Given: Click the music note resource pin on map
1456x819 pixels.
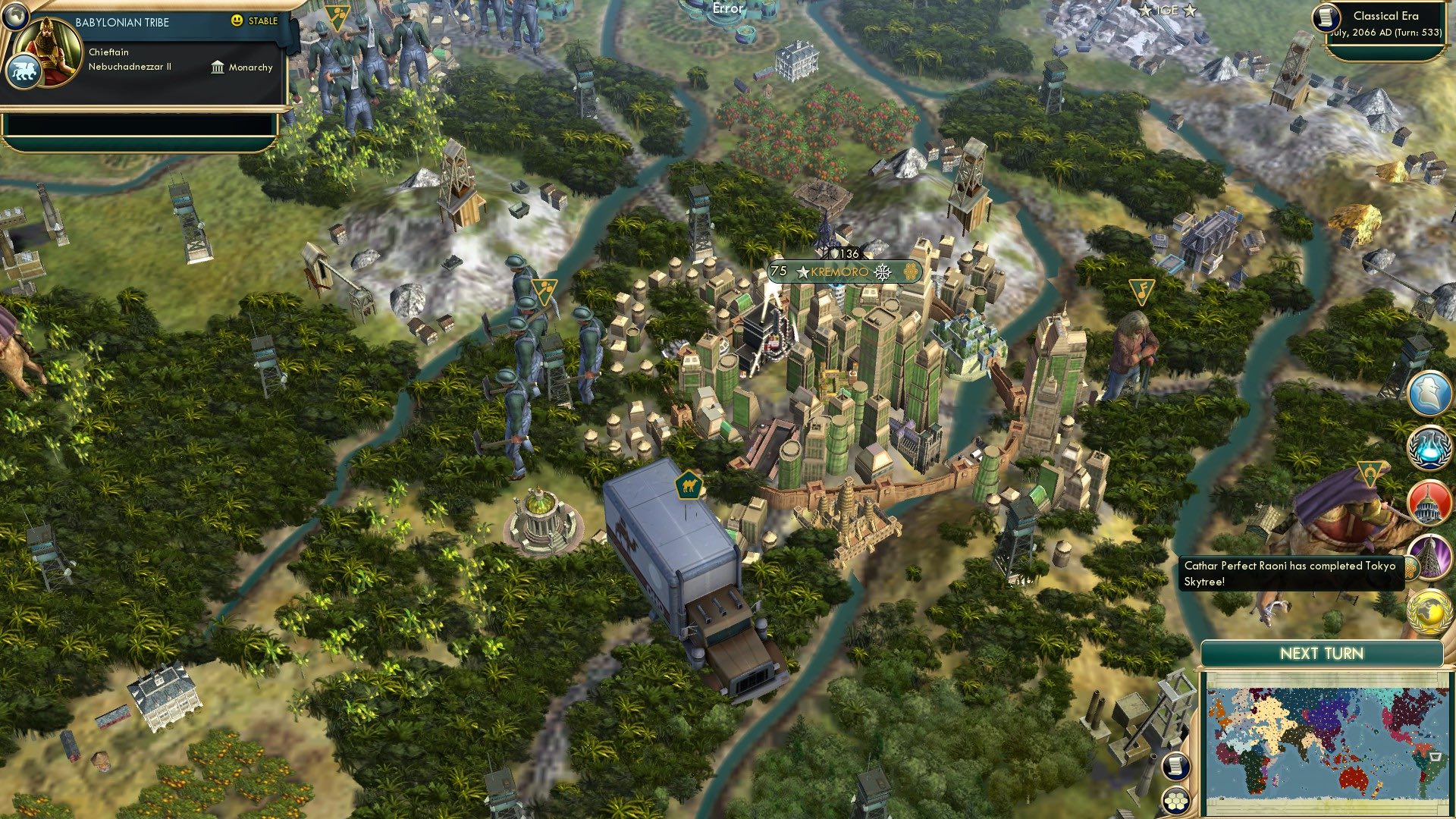Looking at the screenshot, I should click(x=1141, y=290).
